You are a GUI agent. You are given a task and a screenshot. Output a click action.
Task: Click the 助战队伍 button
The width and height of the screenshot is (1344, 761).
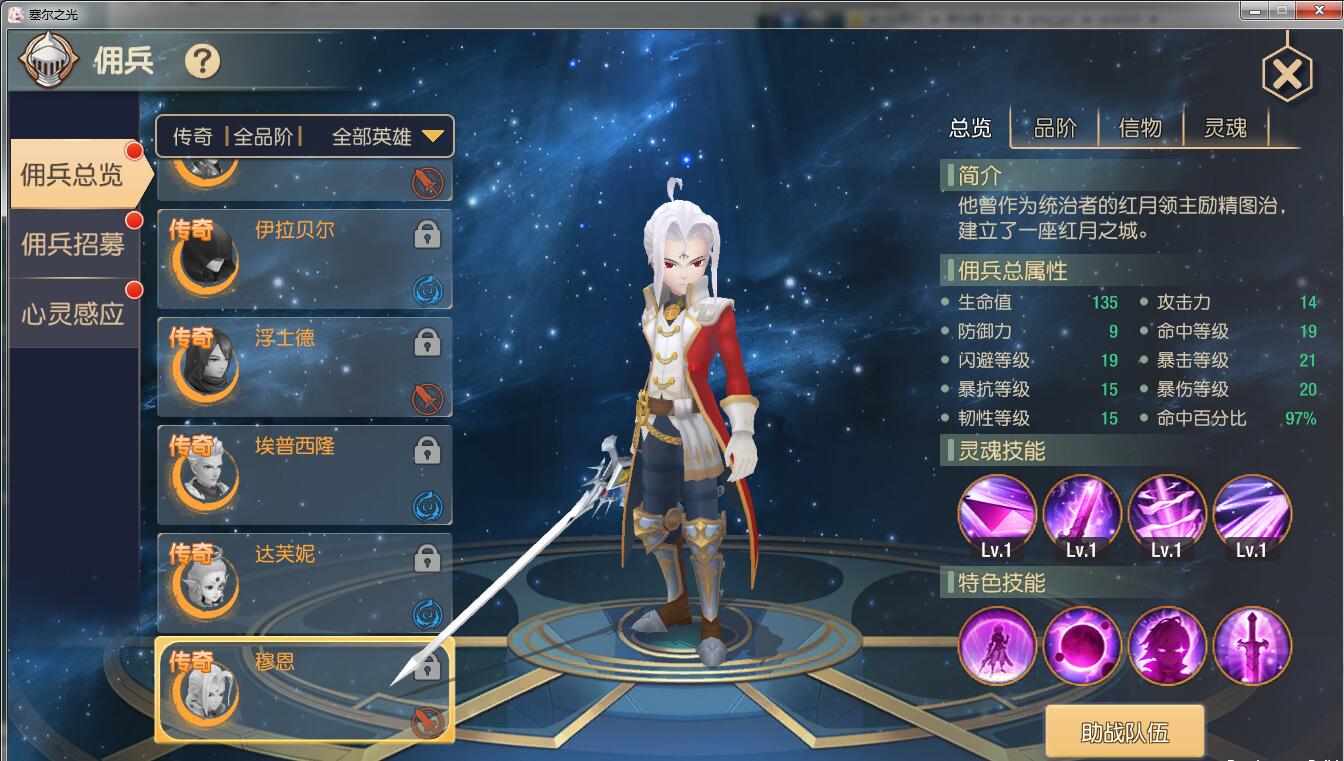pos(1124,732)
